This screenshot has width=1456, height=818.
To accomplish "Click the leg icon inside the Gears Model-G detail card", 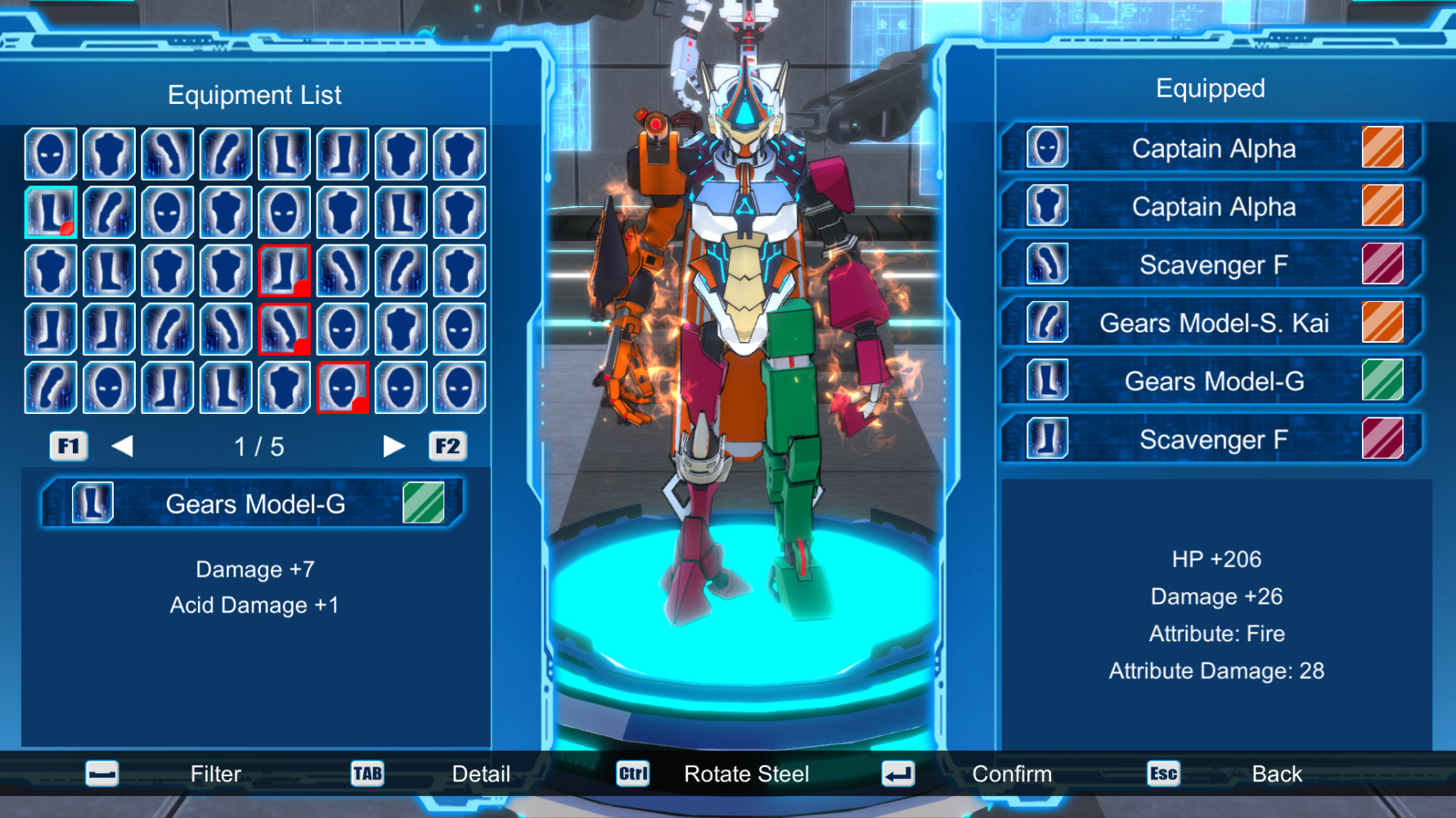I will pos(92,502).
